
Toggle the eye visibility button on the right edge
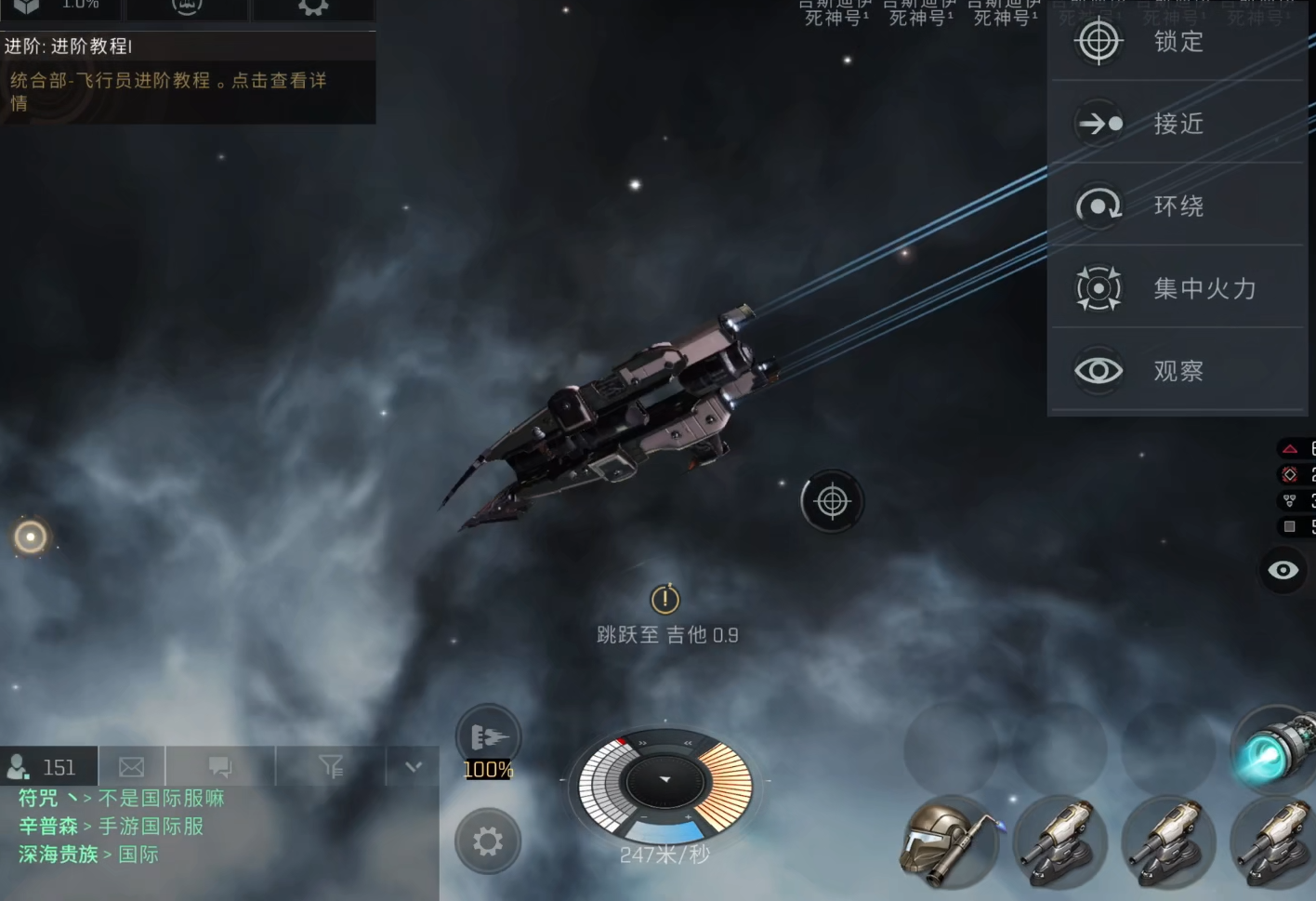[x=1283, y=570]
